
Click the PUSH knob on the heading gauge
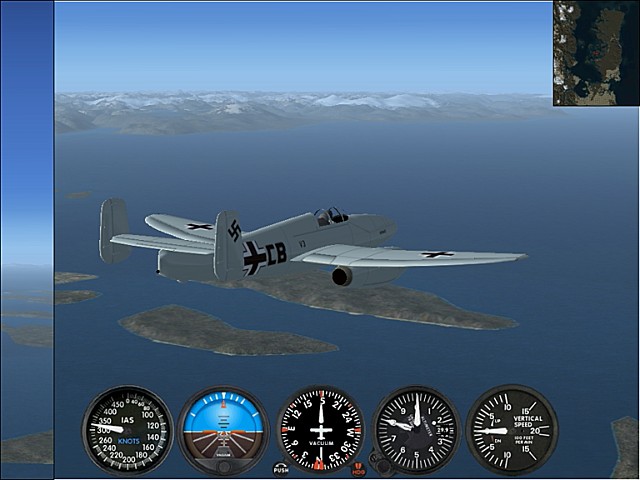point(281,467)
